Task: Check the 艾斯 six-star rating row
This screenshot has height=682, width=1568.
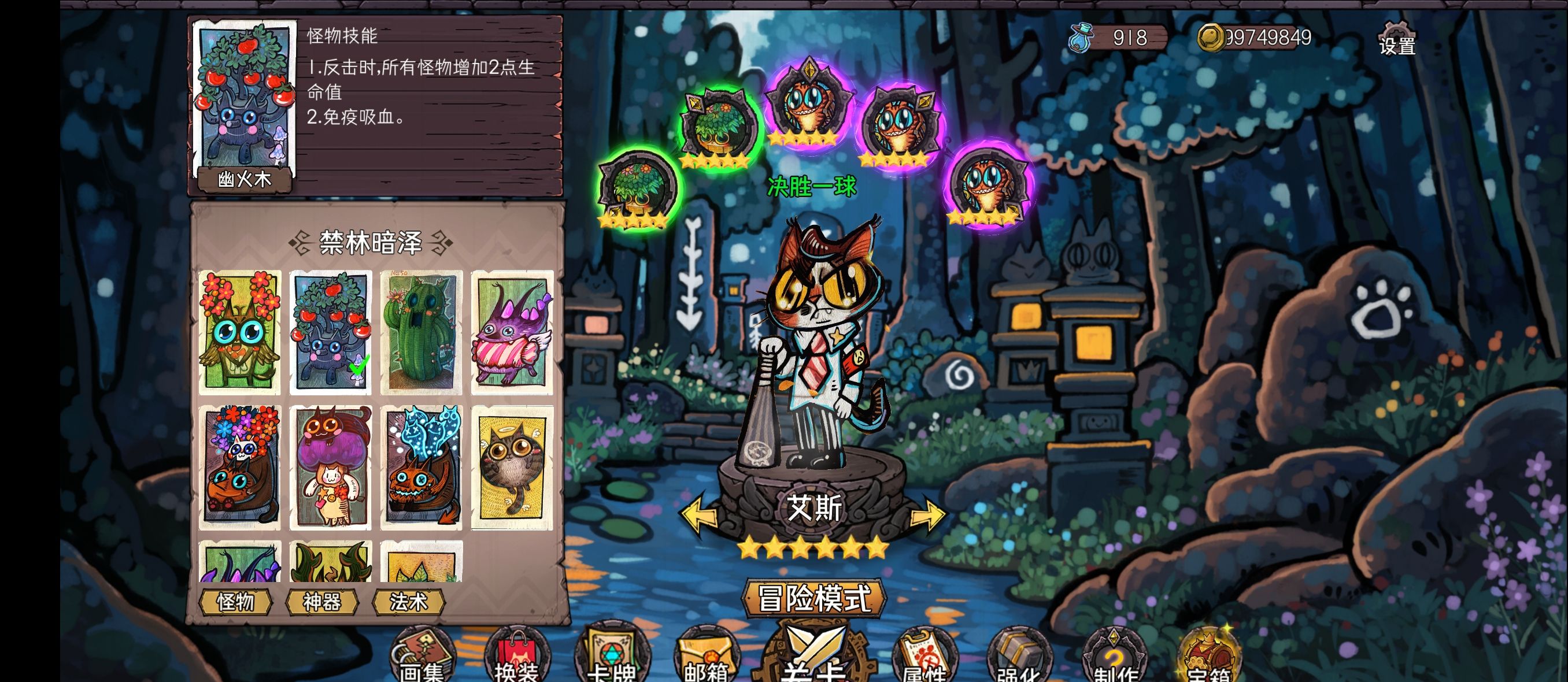Action: (812, 547)
